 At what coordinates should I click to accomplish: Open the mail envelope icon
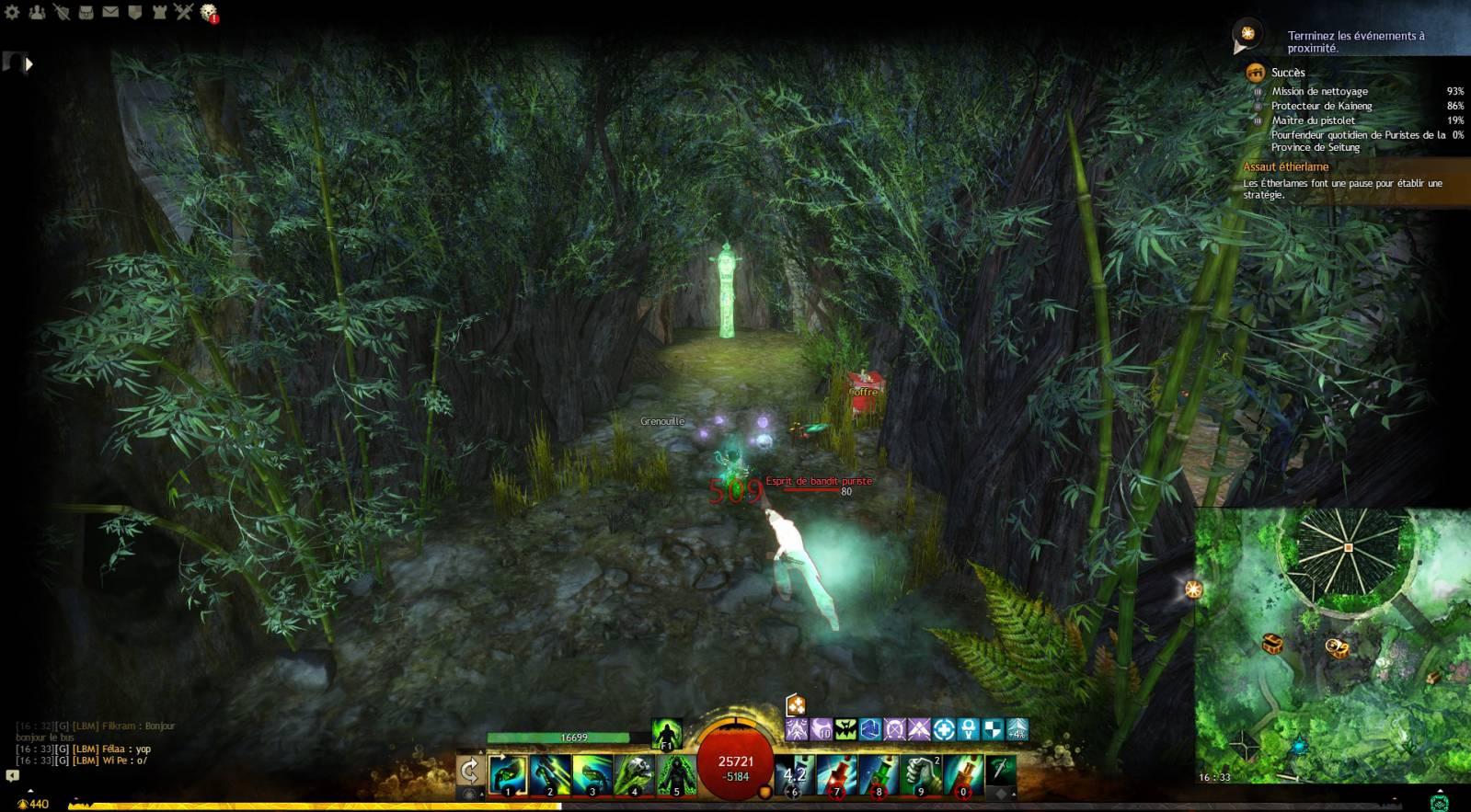point(110,13)
